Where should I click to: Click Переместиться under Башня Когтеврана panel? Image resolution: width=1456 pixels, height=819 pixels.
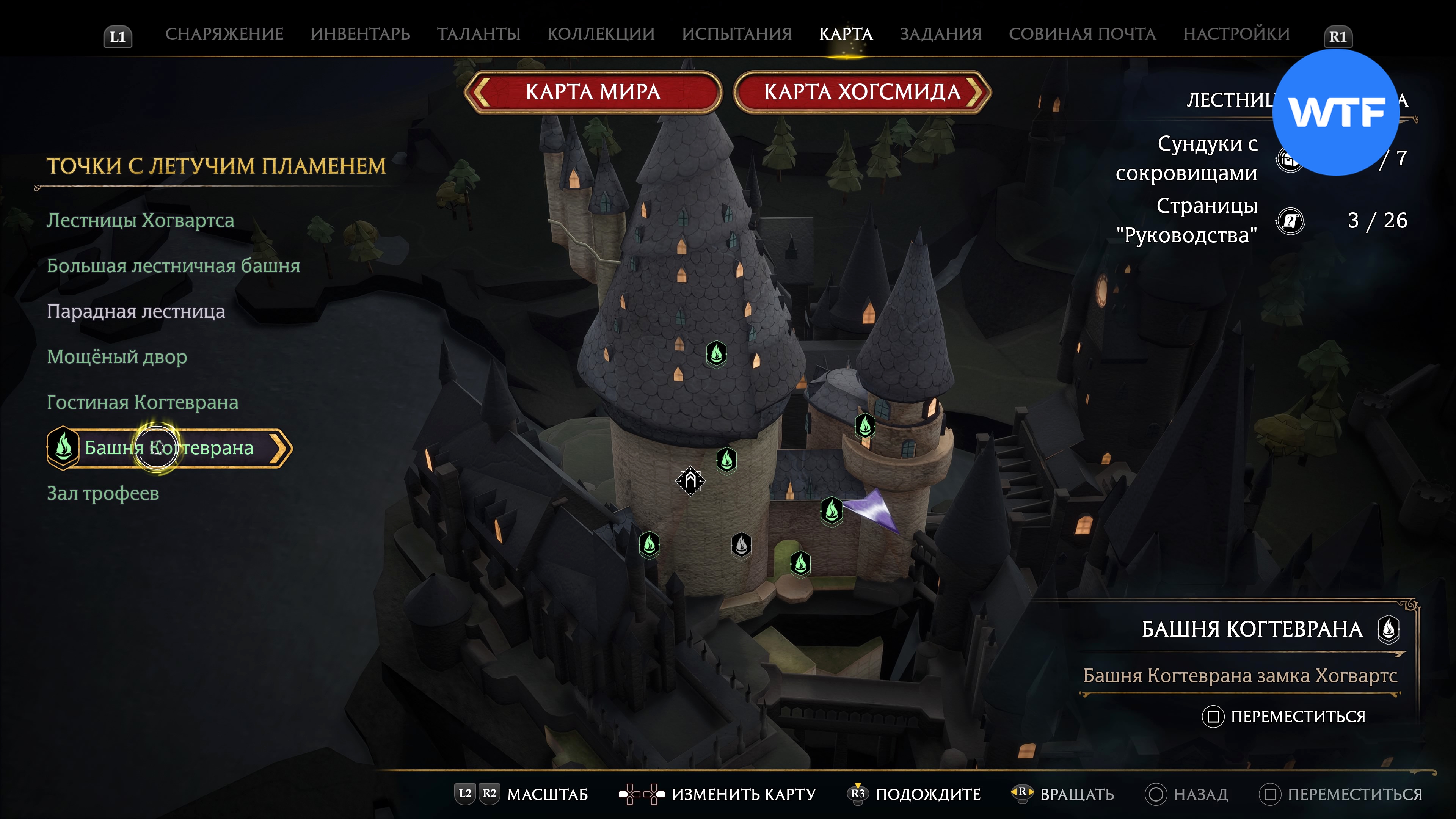(x=1297, y=717)
